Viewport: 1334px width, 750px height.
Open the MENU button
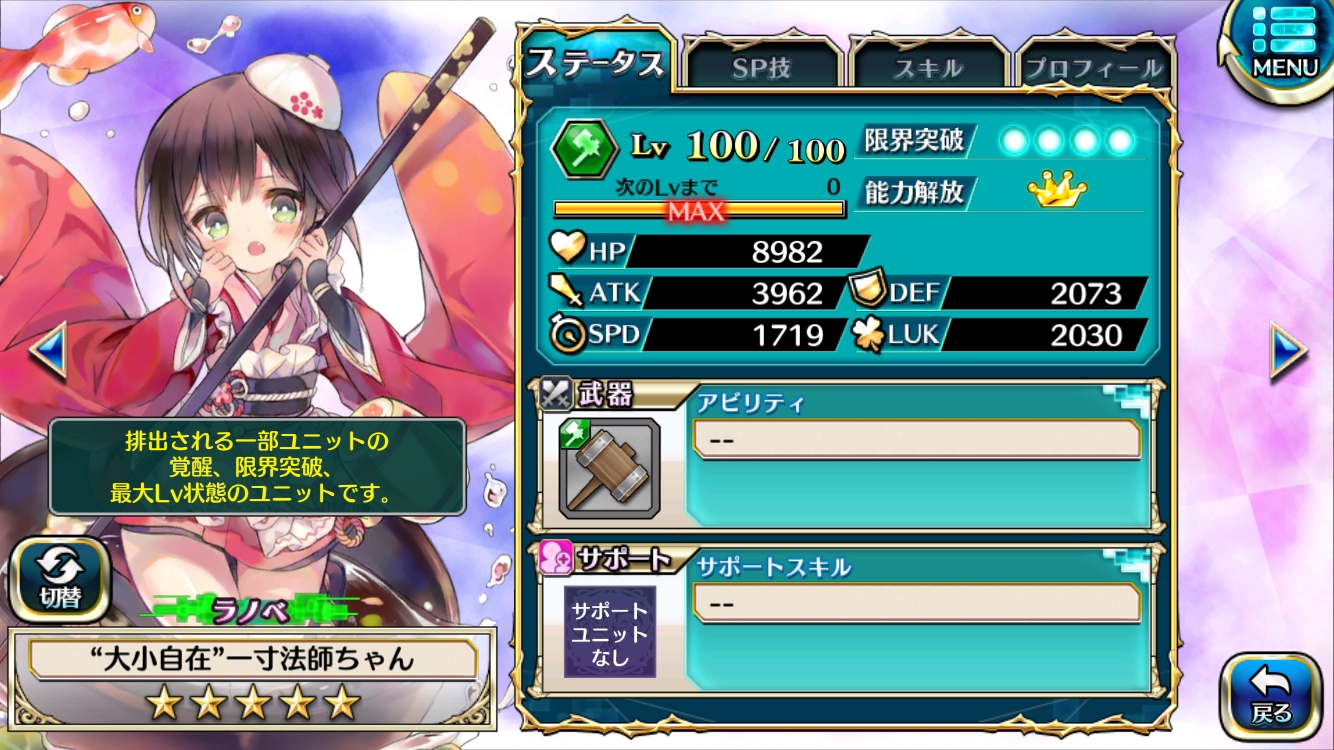tap(1284, 45)
